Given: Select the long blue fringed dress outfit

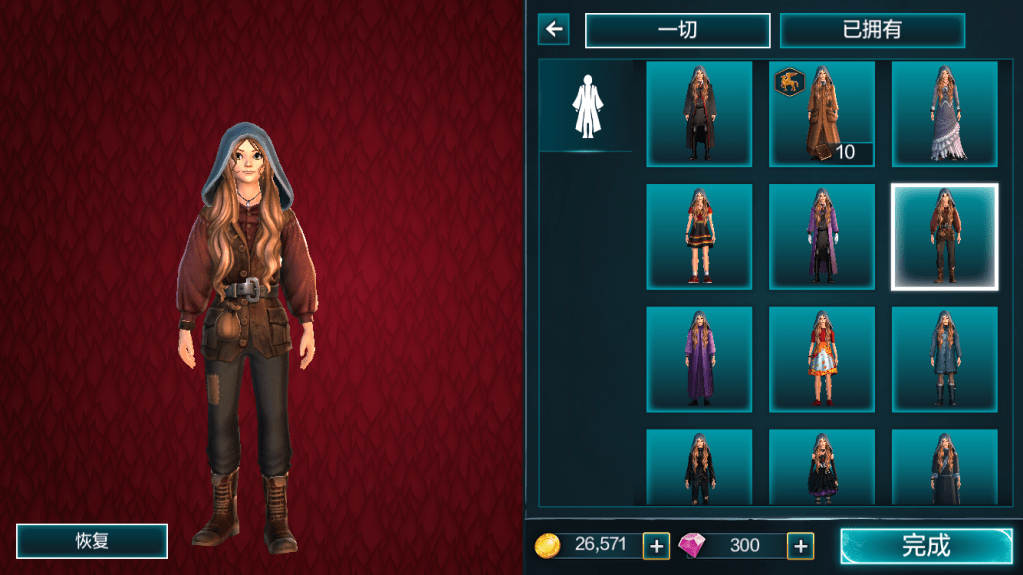Looking at the screenshot, I should [944, 114].
